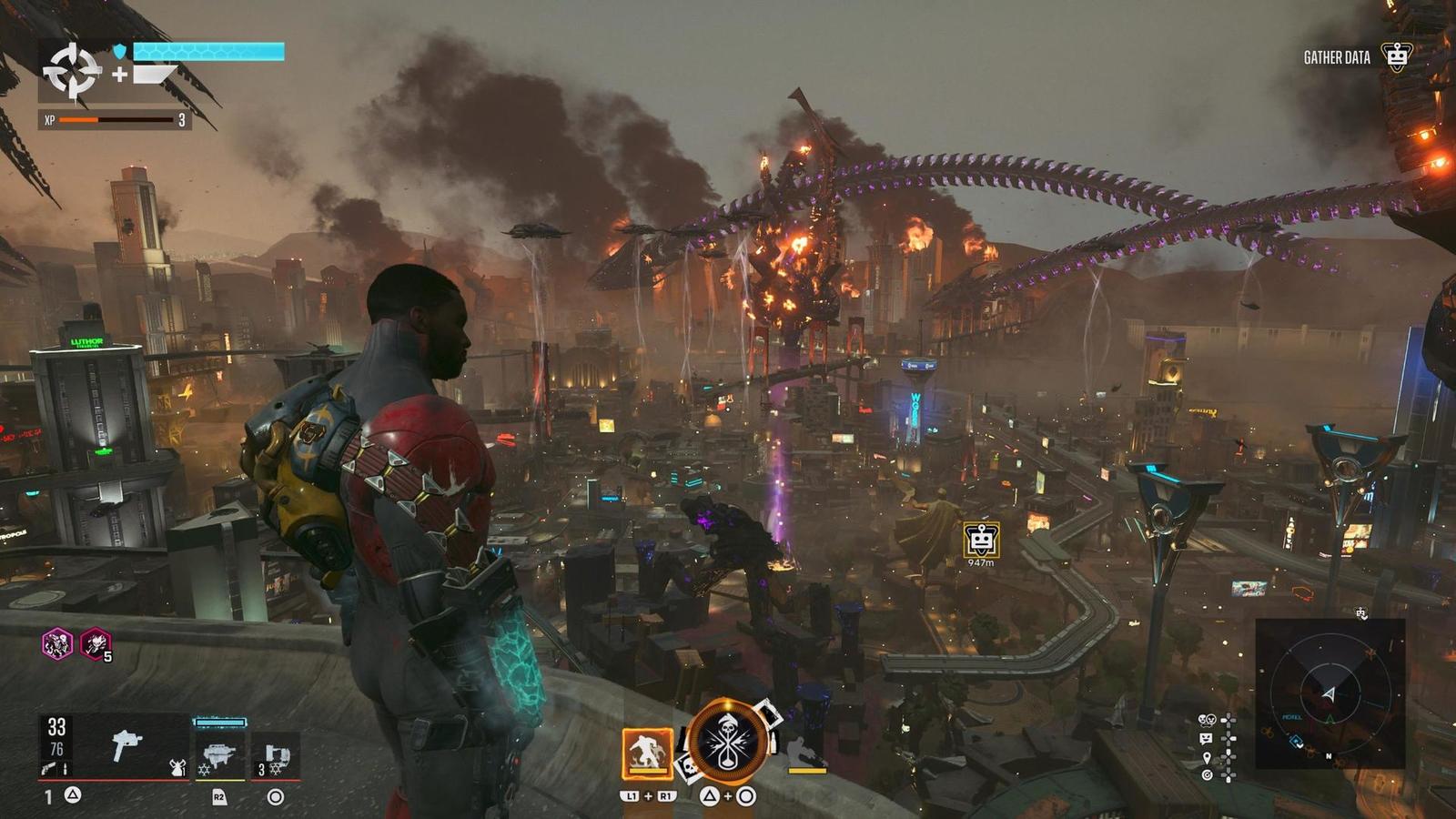Trigger the skull hourglass Suicide Strike
The height and width of the screenshot is (819, 1456).
729,743
